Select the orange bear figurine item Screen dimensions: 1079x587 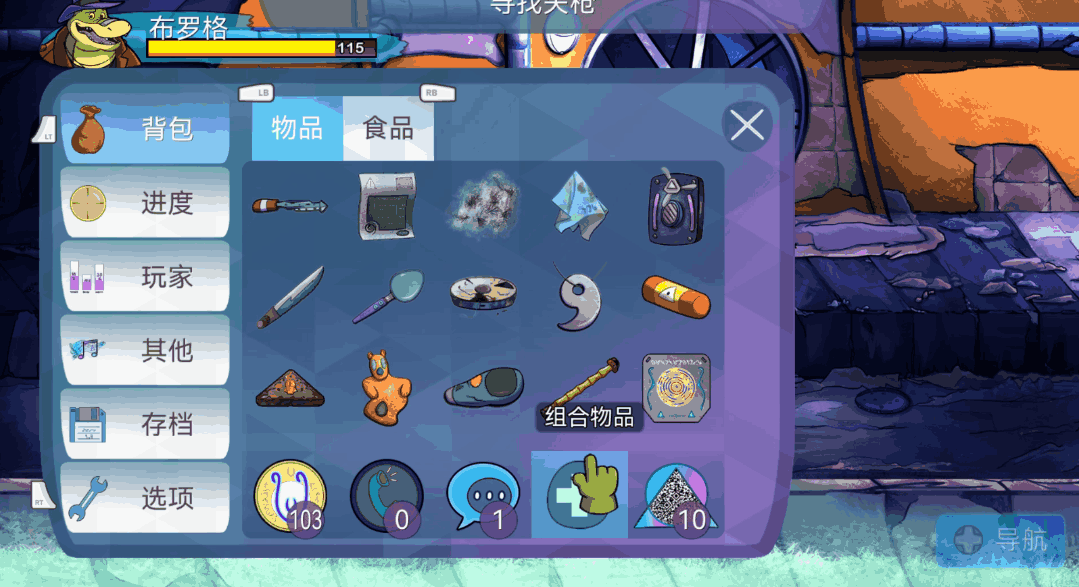387,386
